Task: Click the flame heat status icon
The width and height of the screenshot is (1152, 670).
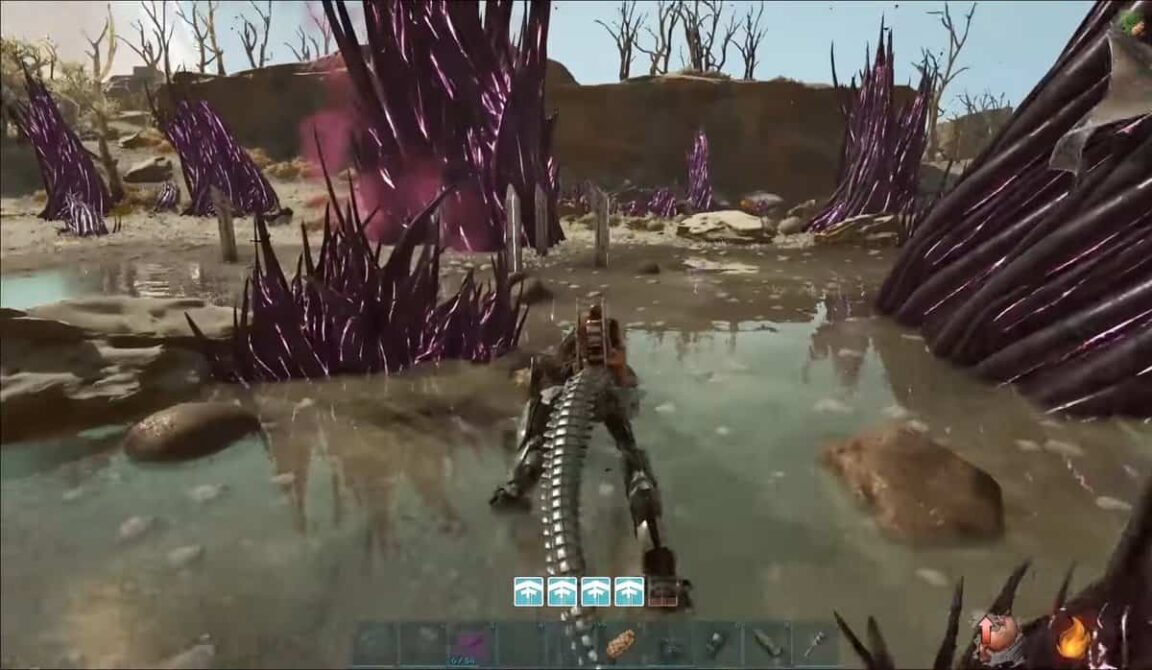Action: (x=1071, y=638)
